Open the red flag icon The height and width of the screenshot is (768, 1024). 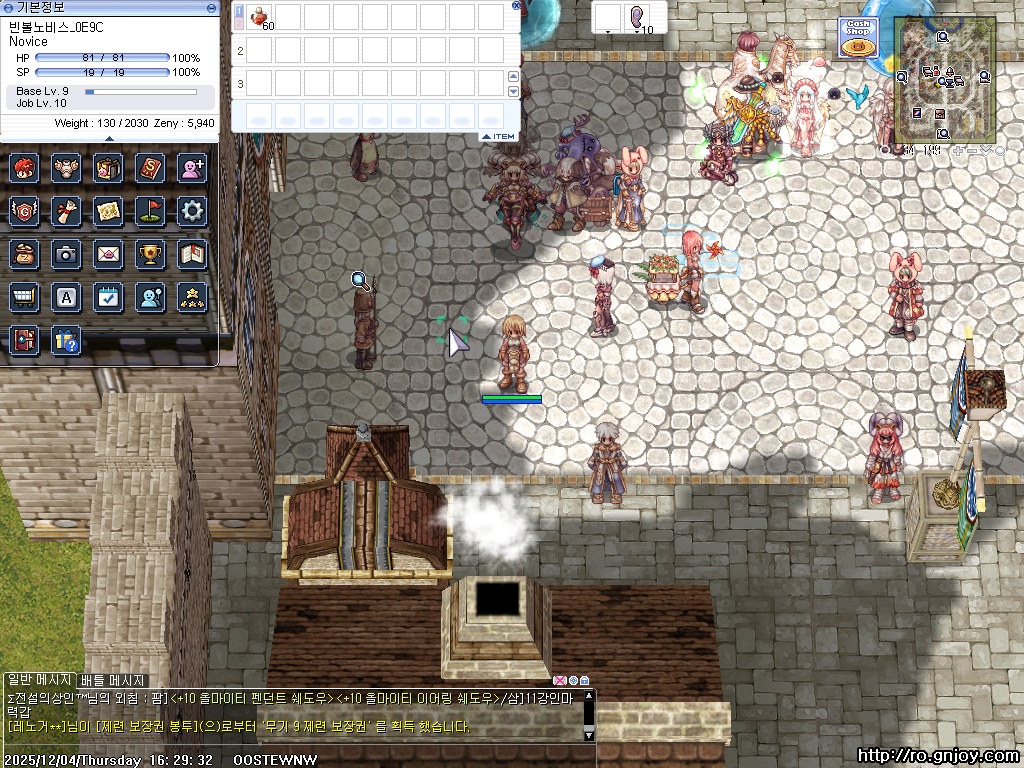[150, 210]
